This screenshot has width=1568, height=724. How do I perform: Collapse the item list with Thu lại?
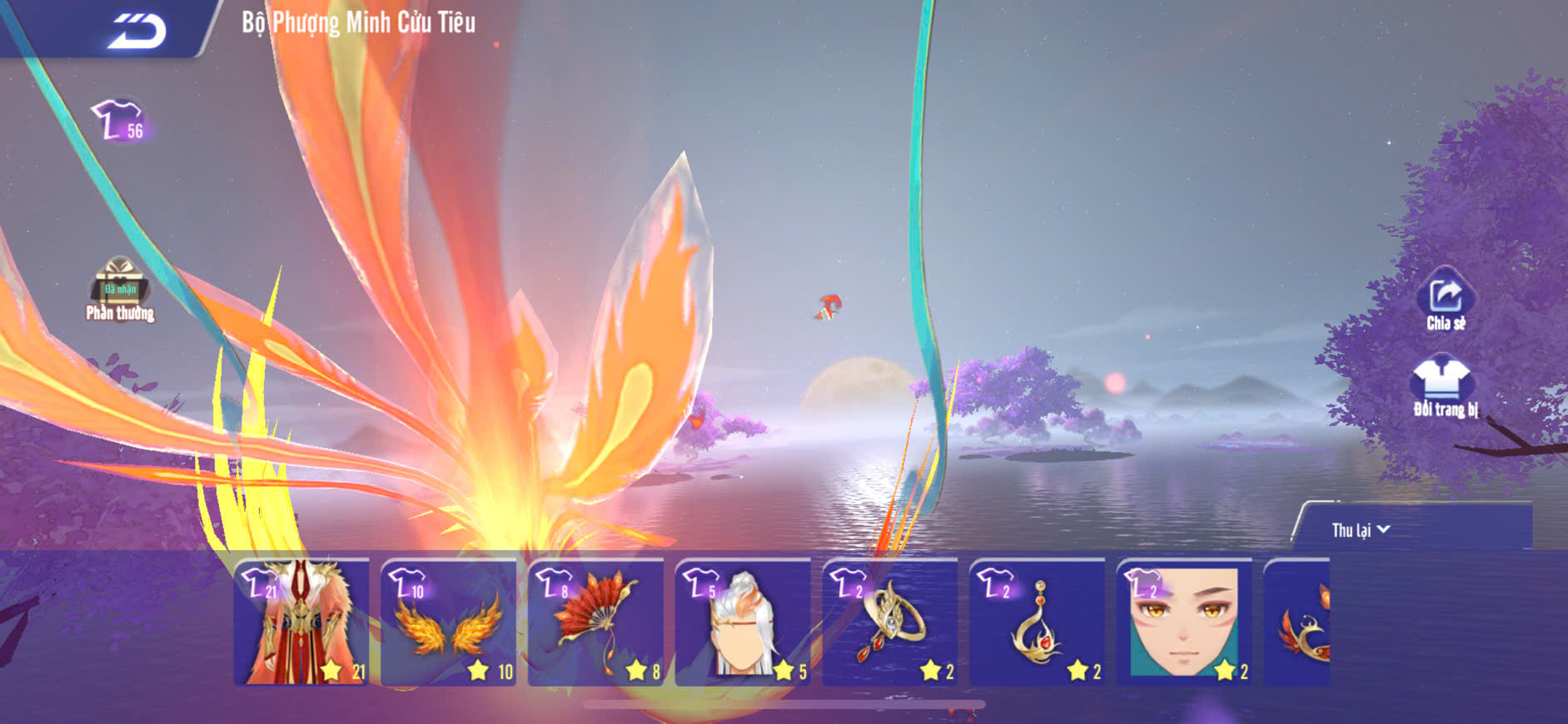[x=1361, y=530]
